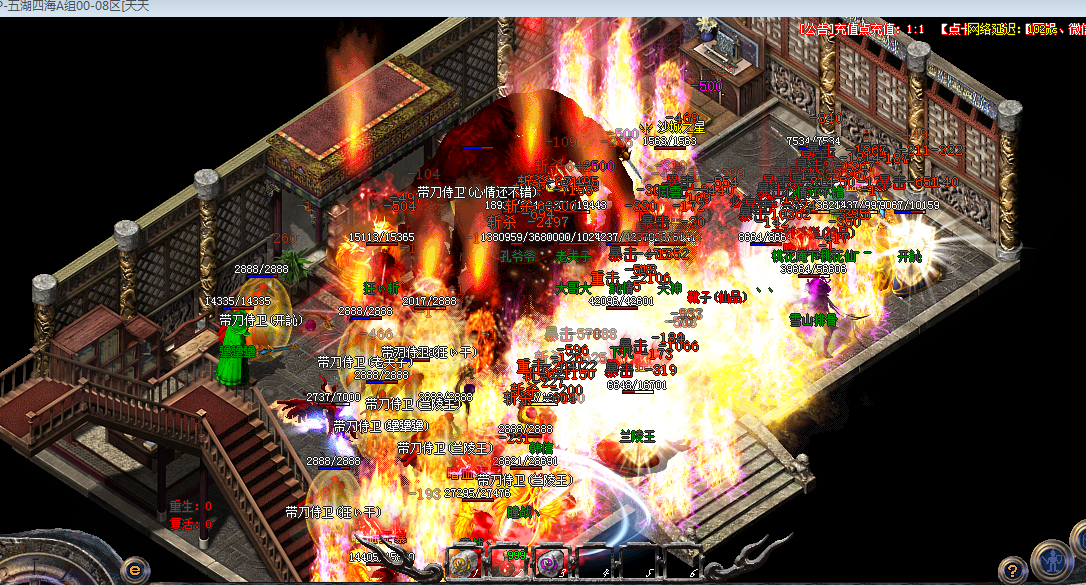
Task: Open the round orange "e" button
Action: (x=136, y=569)
